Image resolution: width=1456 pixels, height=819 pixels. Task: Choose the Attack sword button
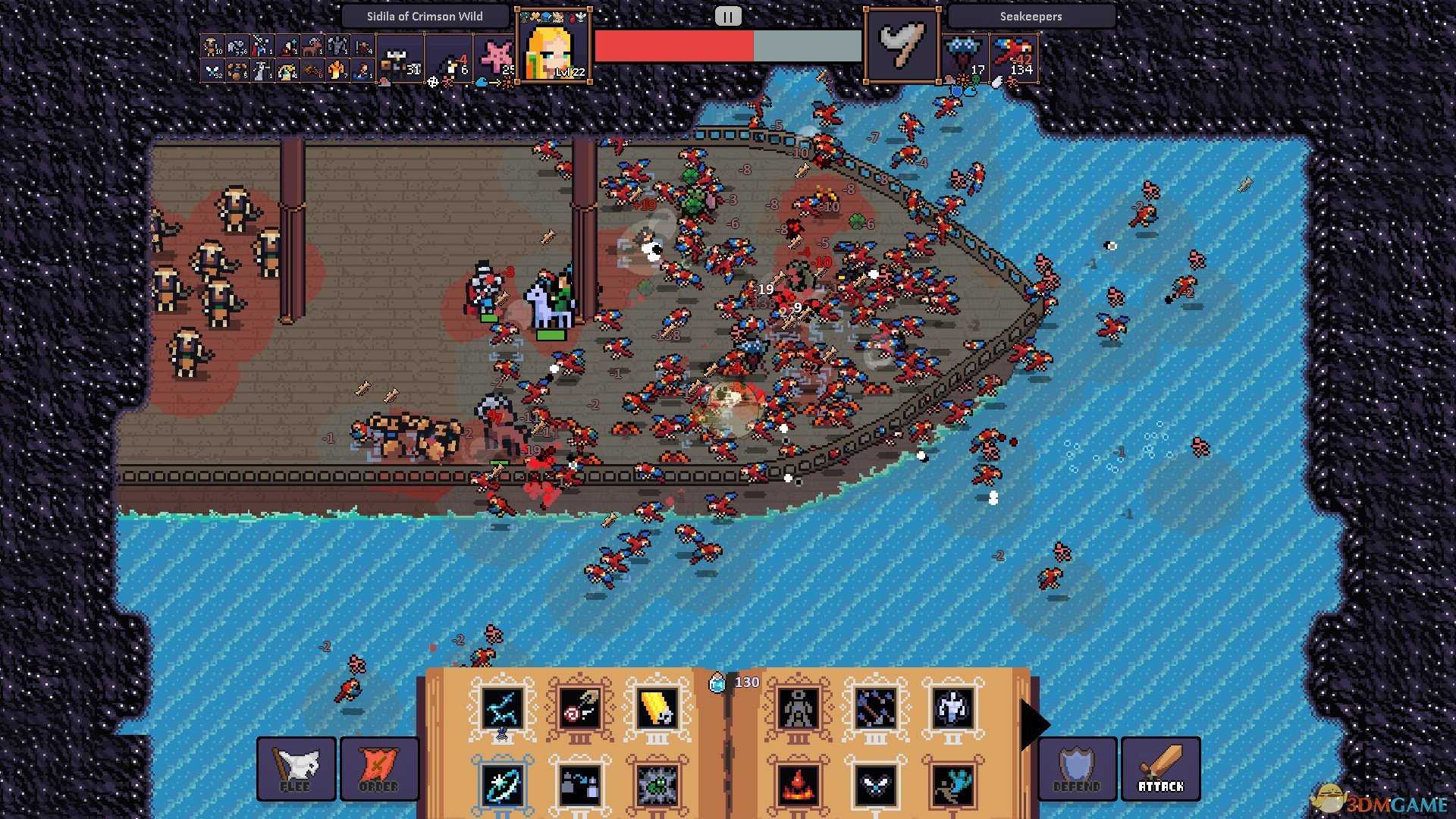click(x=1160, y=768)
